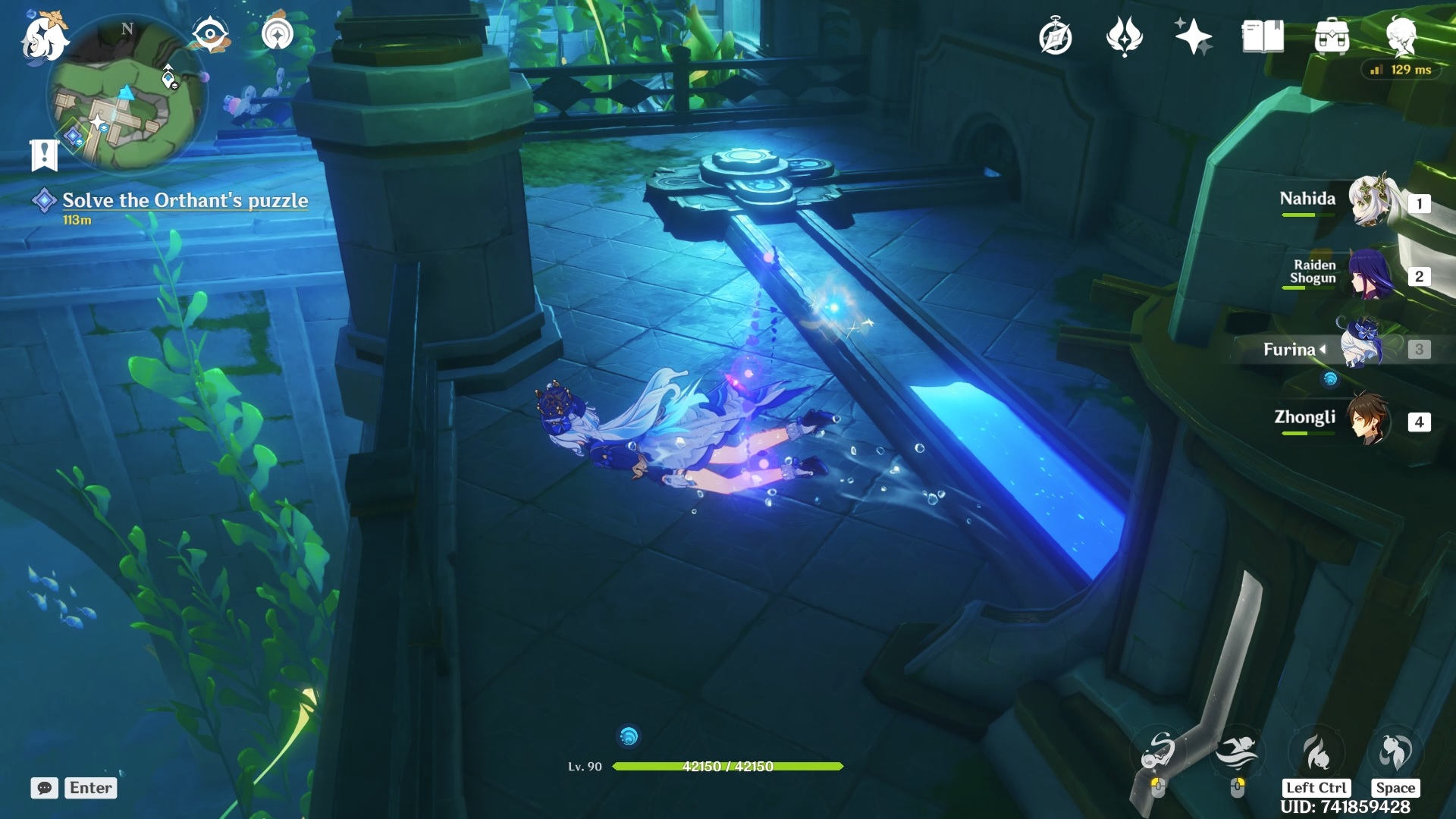Activate the underwater attack skill icon
This screenshot has width=1456, height=819.
(x=1158, y=753)
